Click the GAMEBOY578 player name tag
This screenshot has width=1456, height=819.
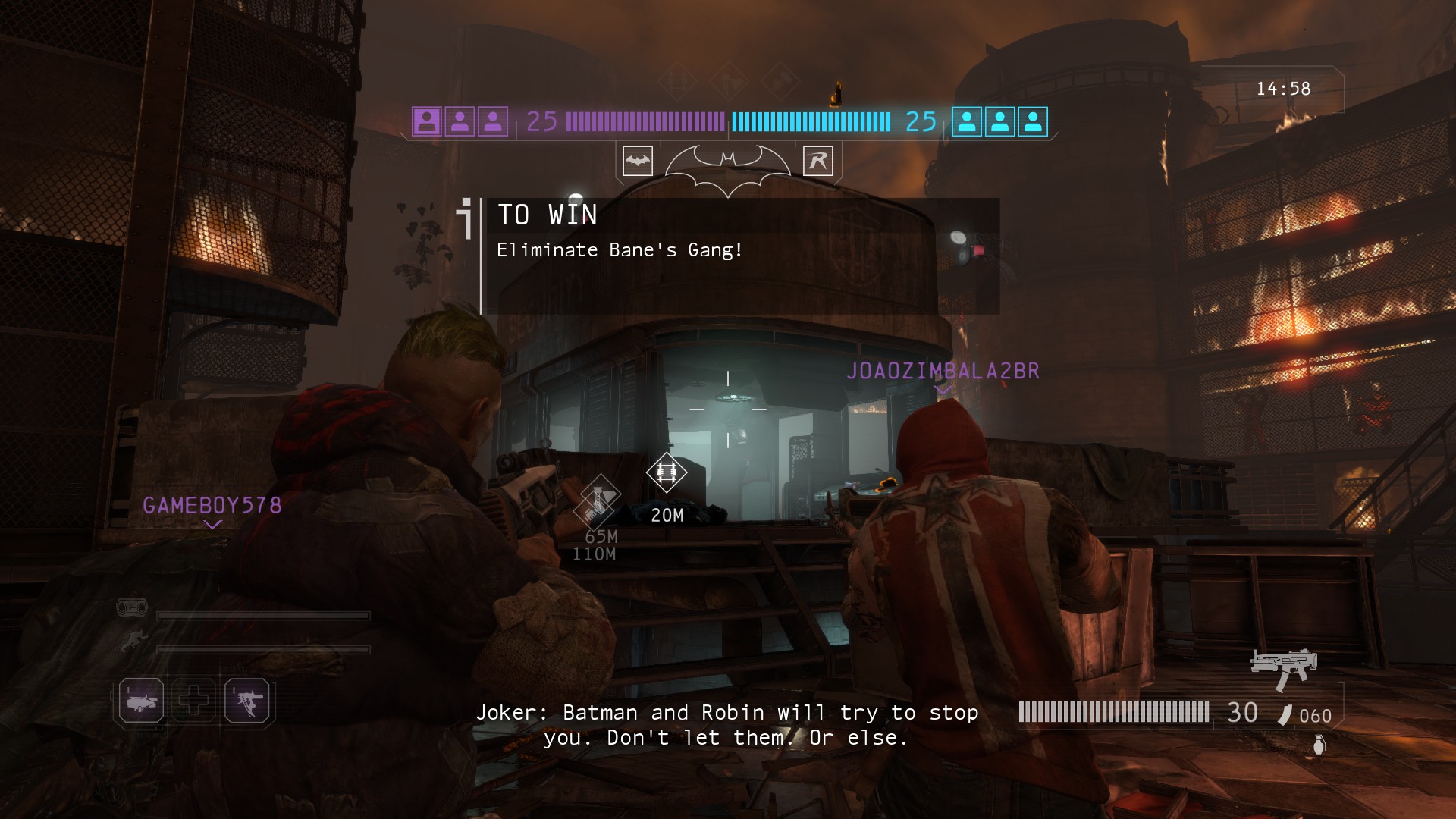[x=212, y=506]
